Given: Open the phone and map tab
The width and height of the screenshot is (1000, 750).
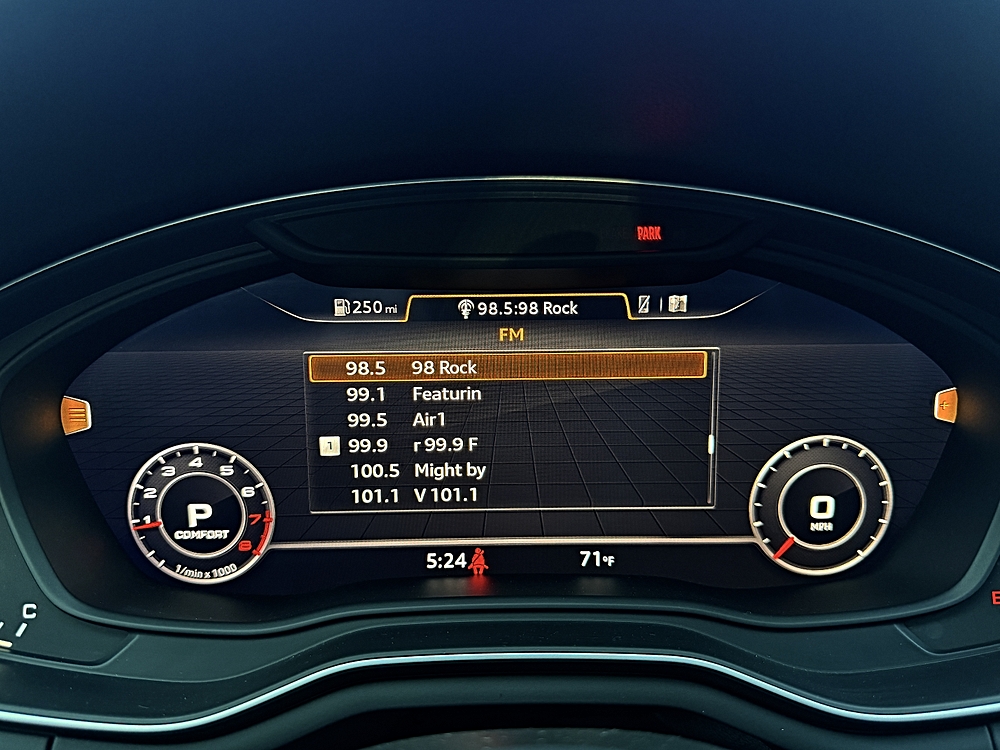Looking at the screenshot, I should (x=664, y=305).
